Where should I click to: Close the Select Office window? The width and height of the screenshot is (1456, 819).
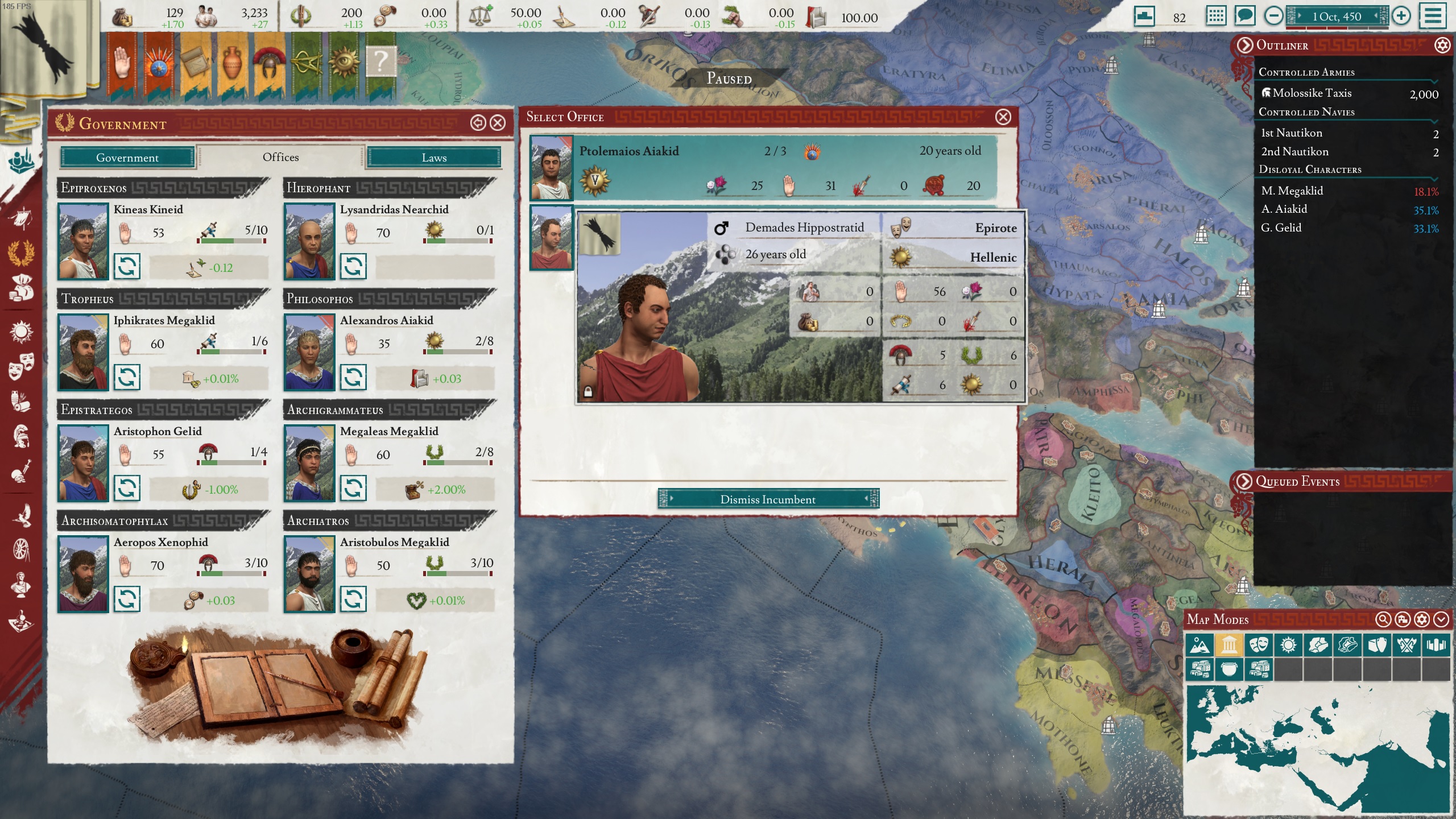[x=1003, y=117]
